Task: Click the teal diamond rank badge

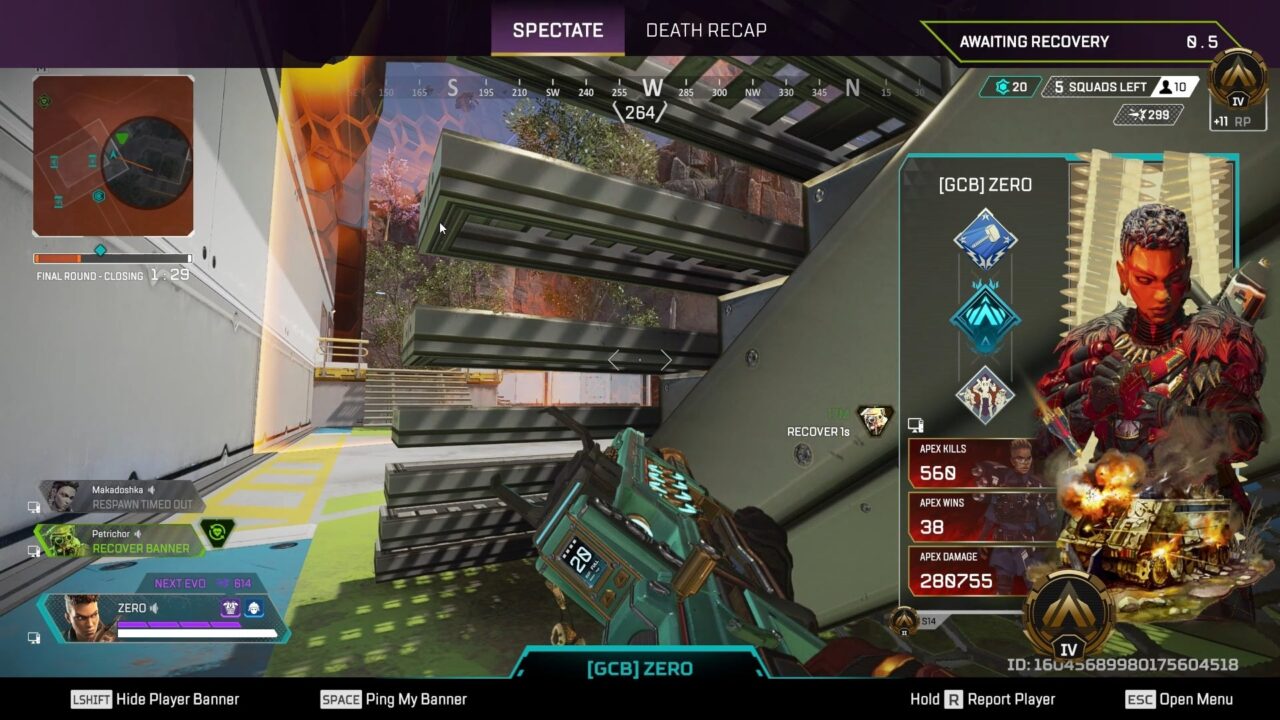Action: 985,318
